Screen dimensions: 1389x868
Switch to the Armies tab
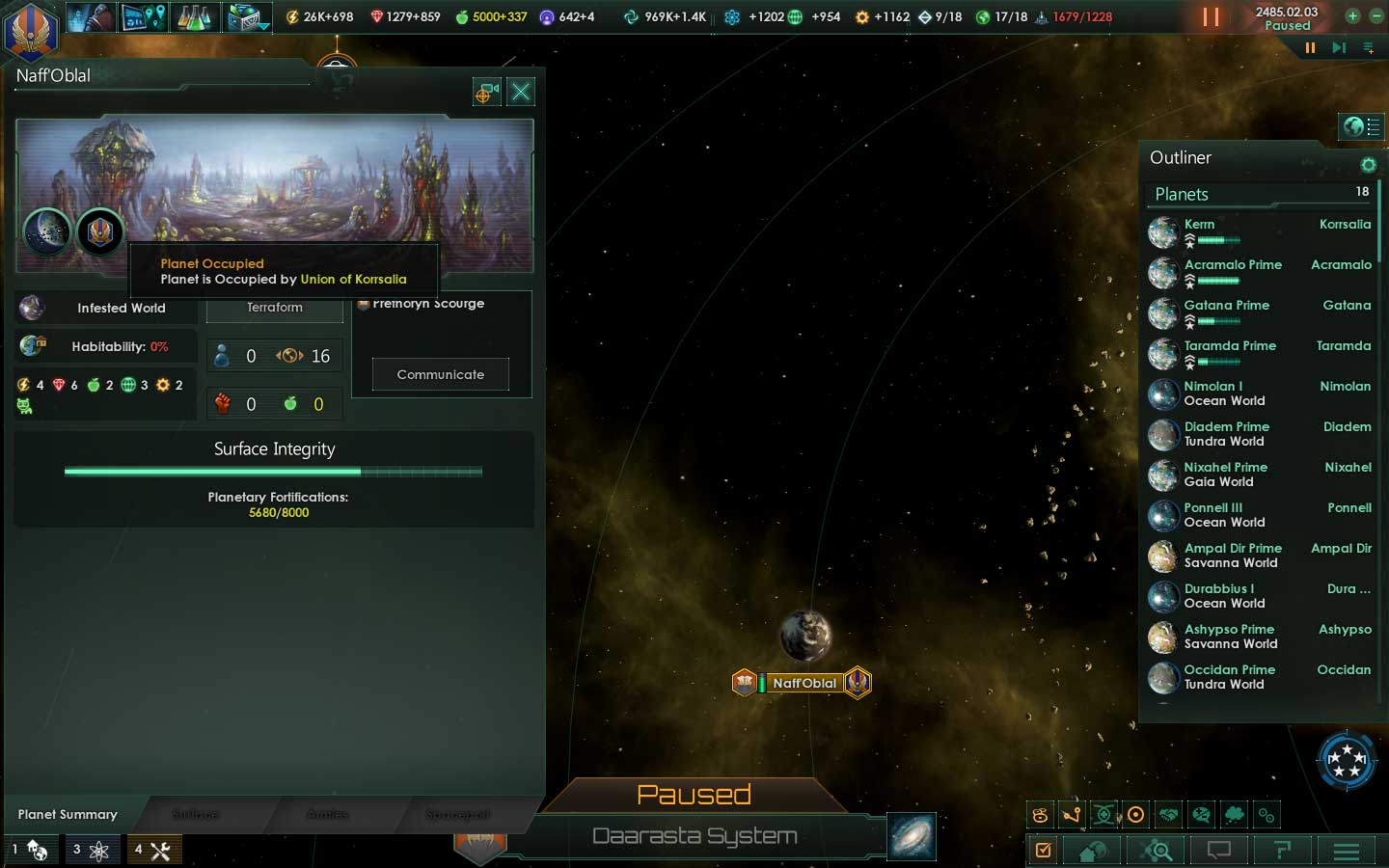click(328, 814)
